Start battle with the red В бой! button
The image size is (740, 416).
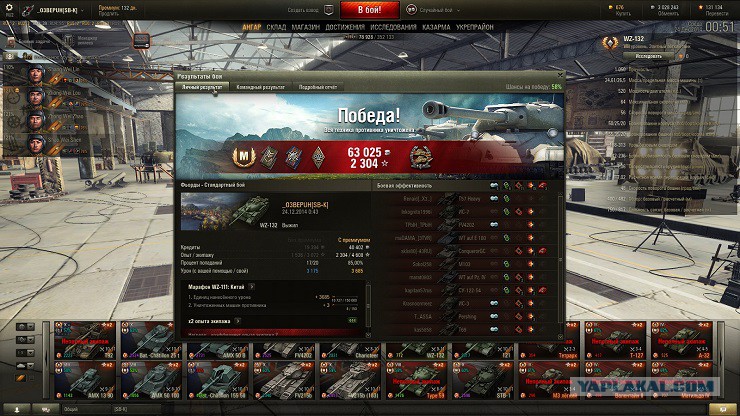coord(370,9)
